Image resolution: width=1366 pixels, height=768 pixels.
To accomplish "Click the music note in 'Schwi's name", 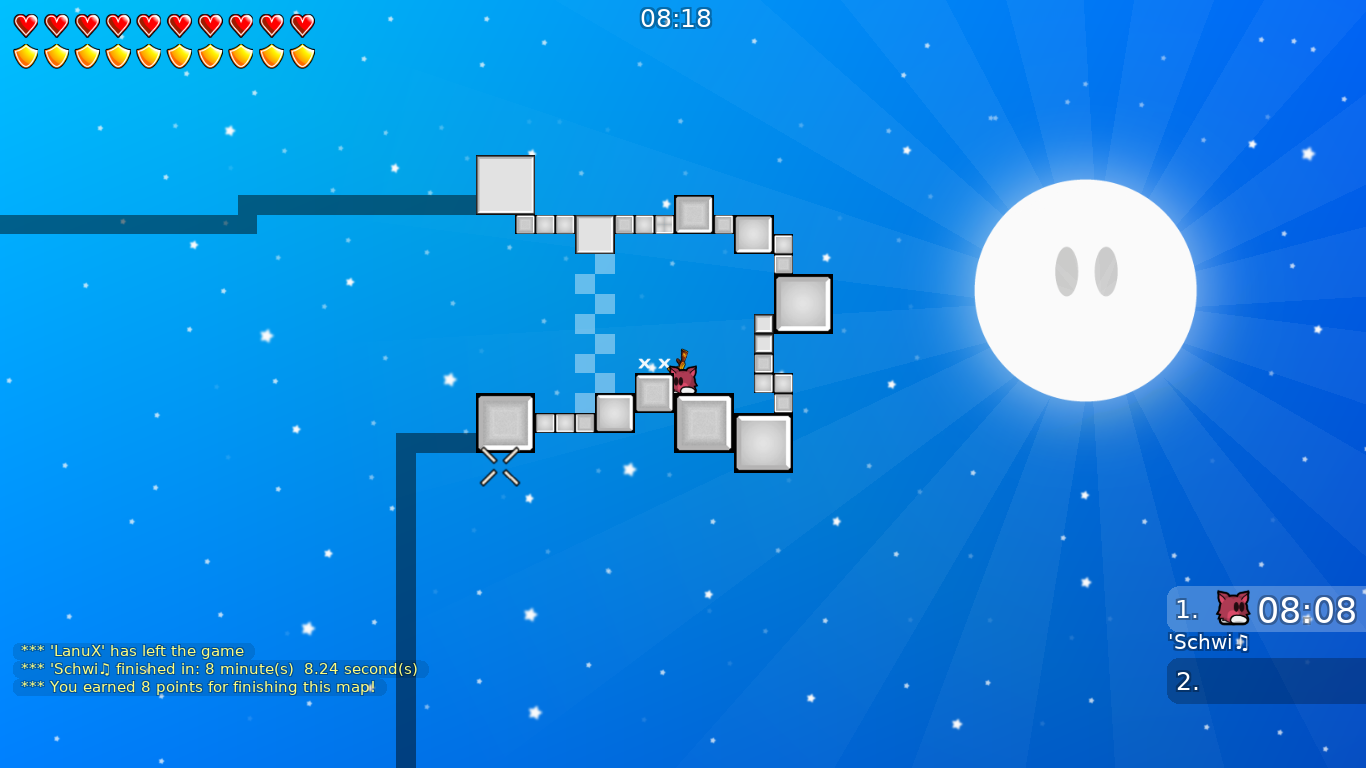I will pos(1243,643).
